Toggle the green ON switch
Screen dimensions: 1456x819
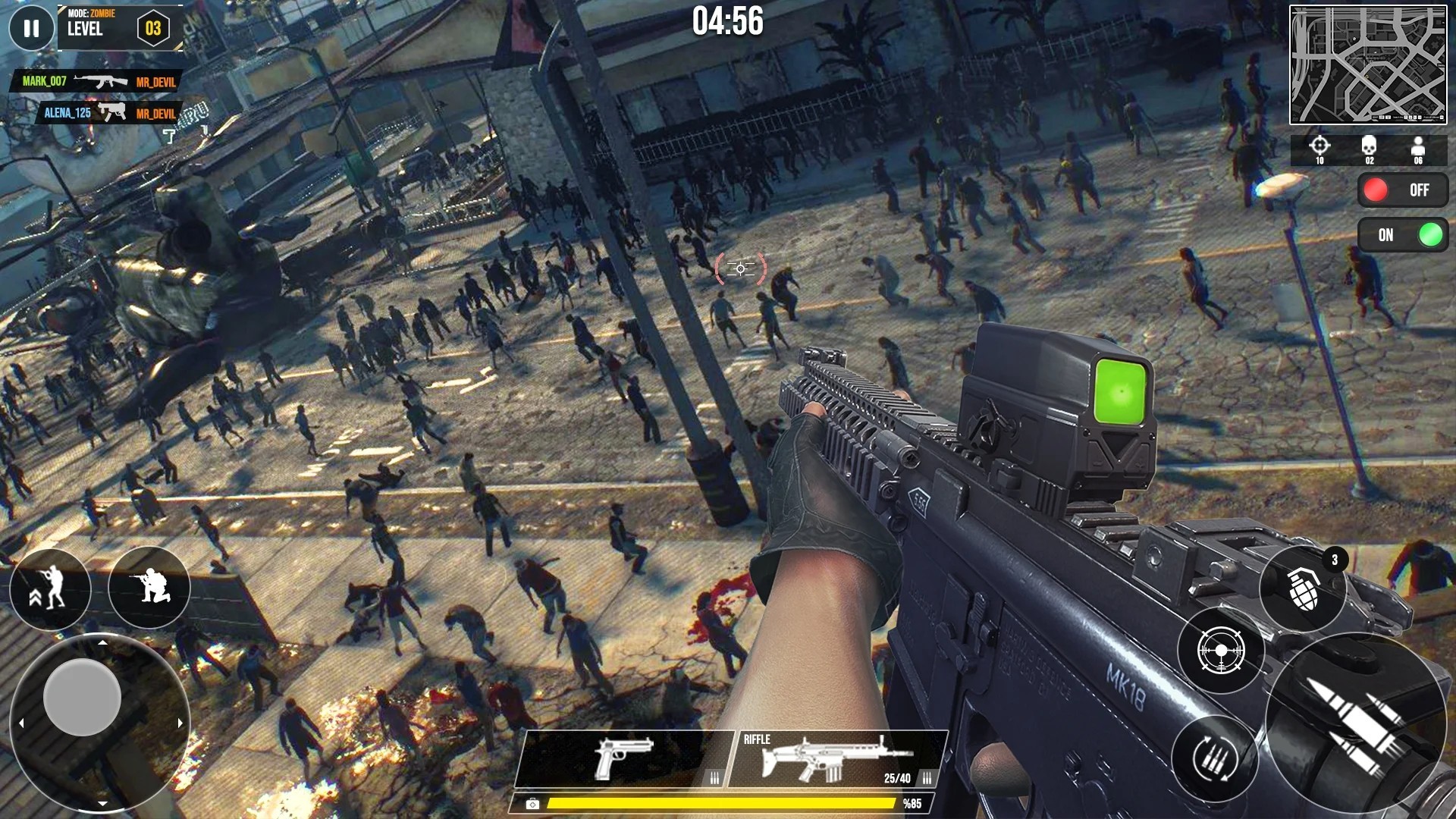coord(1402,235)
